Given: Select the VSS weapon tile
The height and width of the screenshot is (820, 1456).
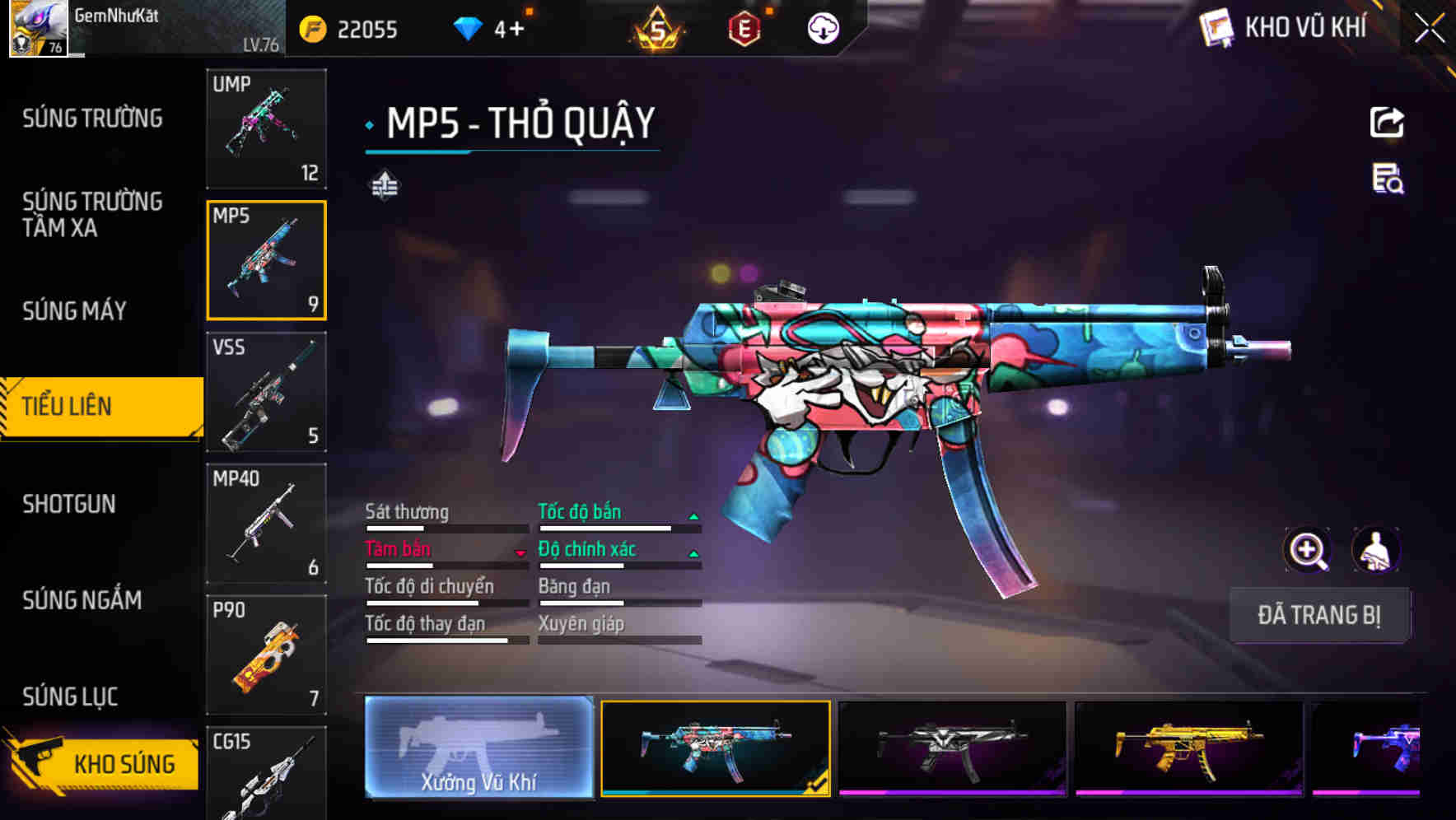Looking at the screenshot, I should tap(266, 392).
